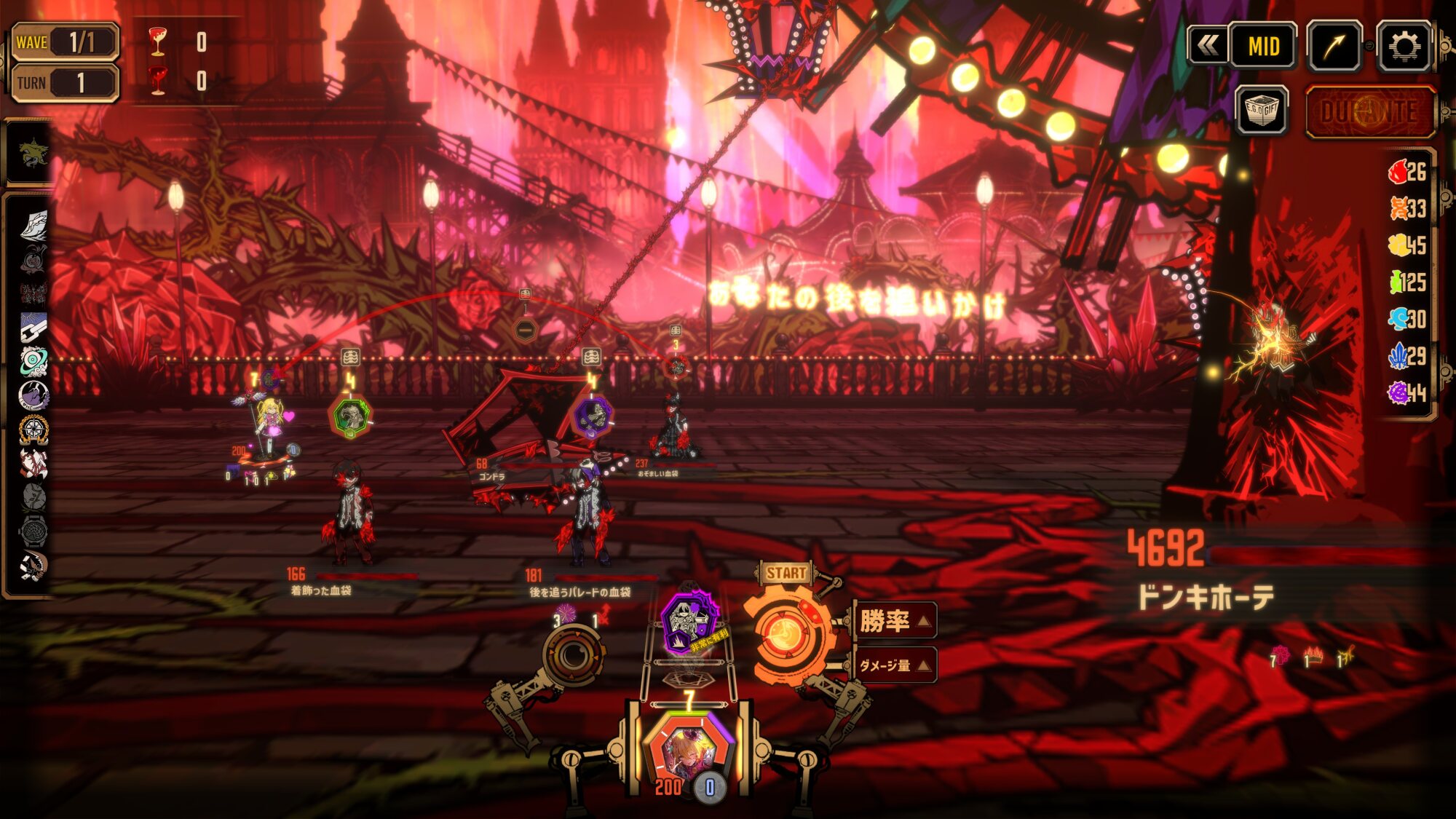Click the left empty eye gear dial
The height and width of the screenshot is (819, 1456).
click(x=573, y=657)
